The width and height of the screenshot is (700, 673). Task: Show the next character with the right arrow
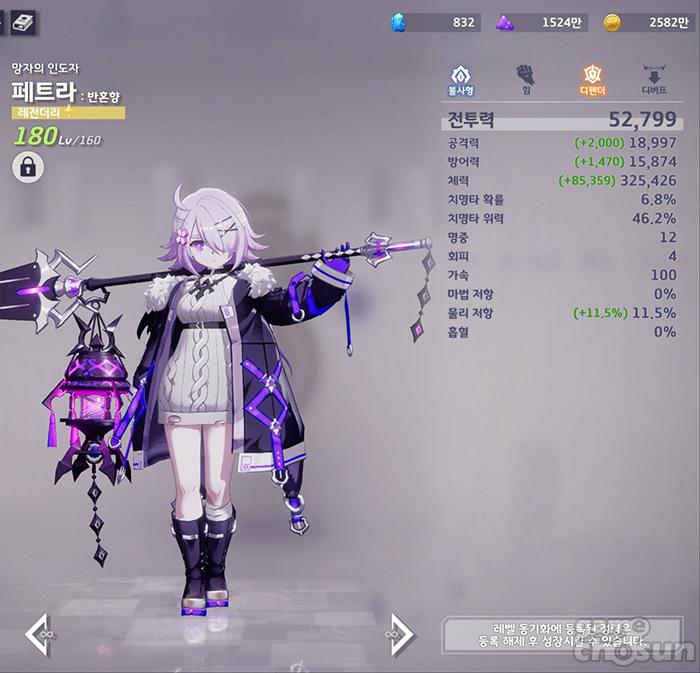pos(401,634)
